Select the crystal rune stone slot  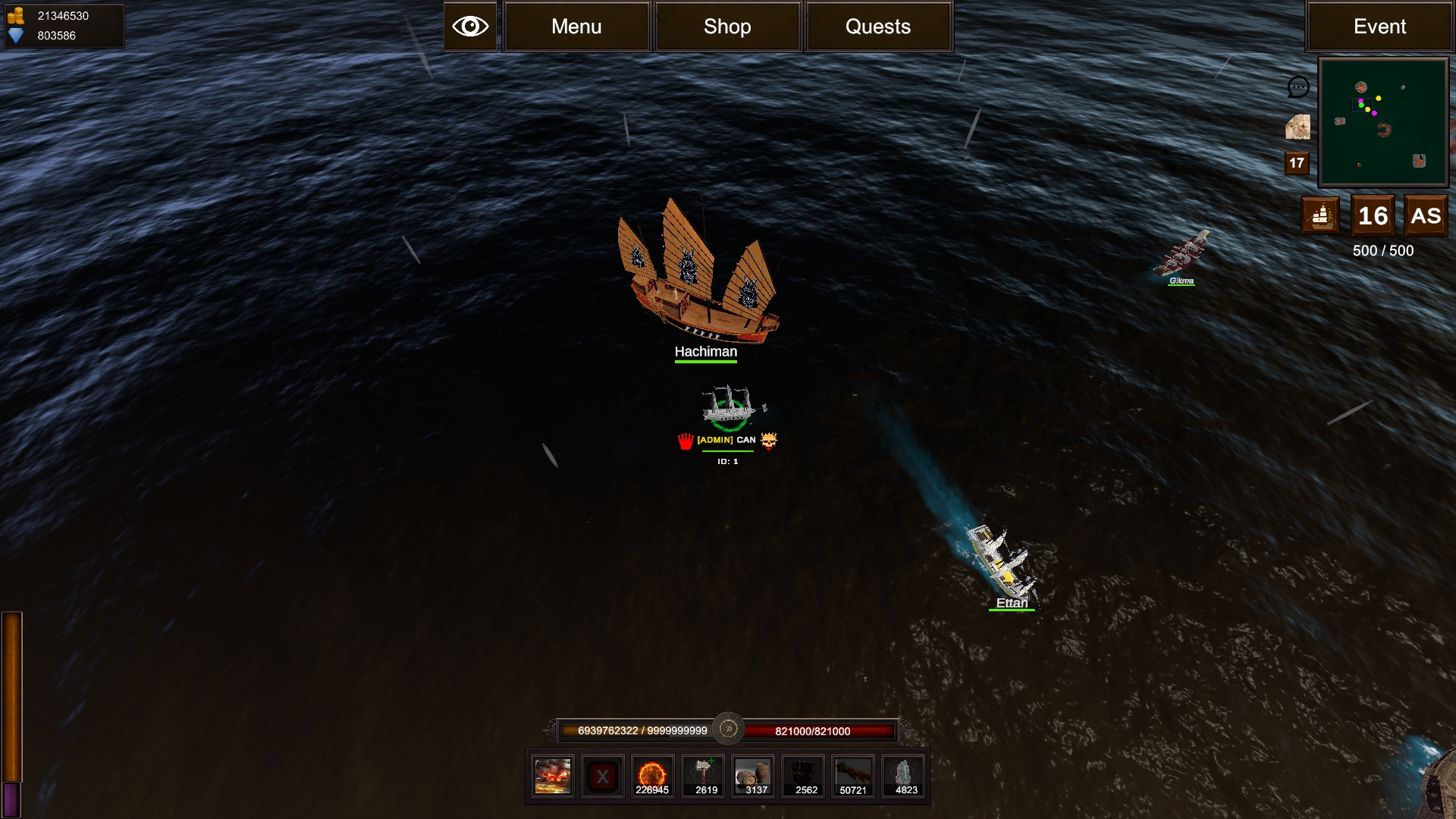pos(903,777)
